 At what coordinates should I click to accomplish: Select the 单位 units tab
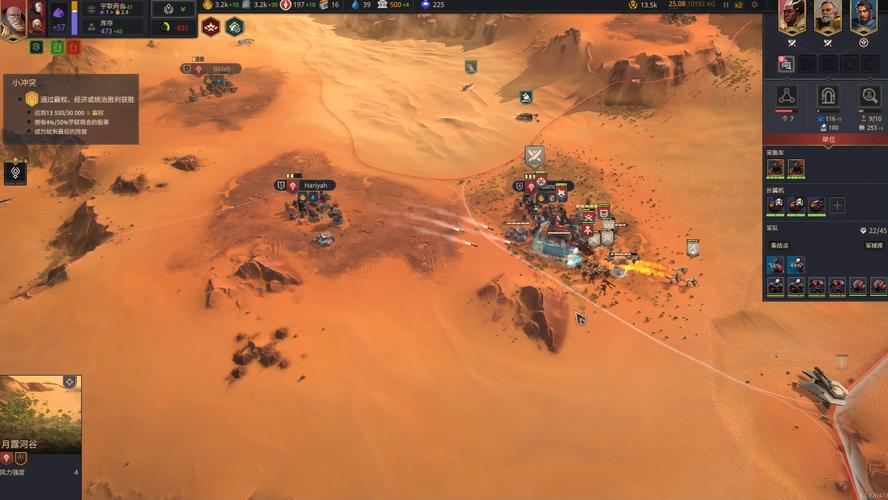click(x=826, y=140)
